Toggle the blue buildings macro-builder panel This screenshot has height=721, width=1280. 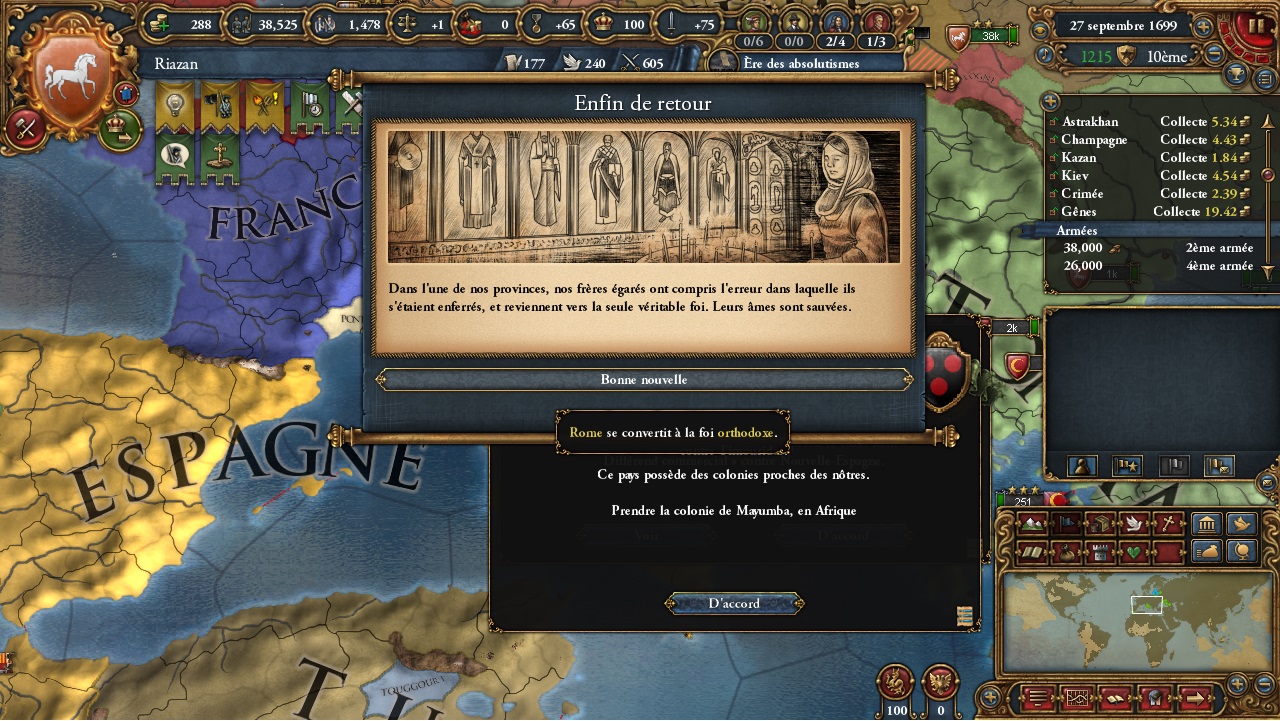pos(1207,523)
